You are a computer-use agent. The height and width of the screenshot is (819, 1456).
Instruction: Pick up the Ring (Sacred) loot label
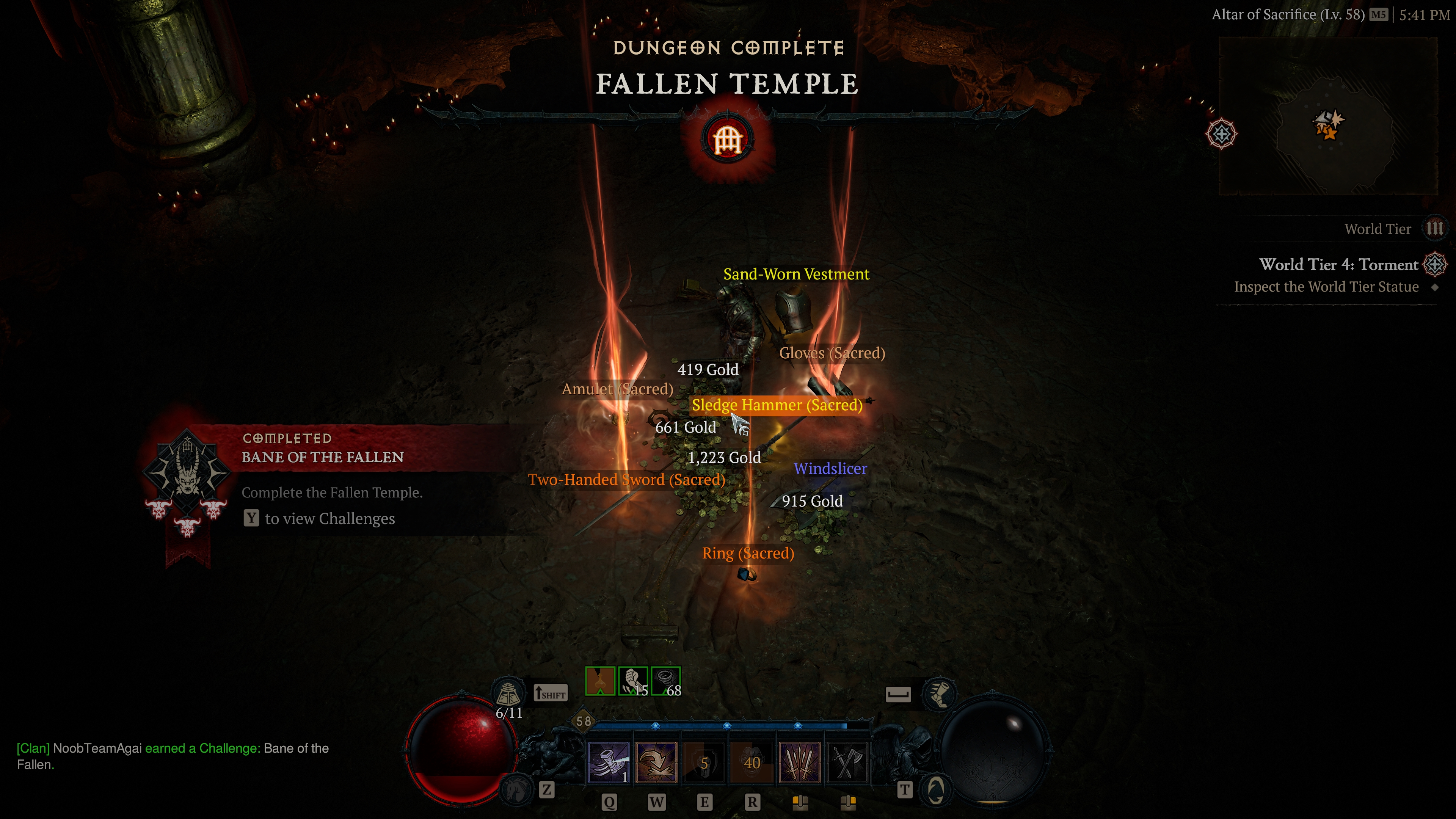[748, 553]
